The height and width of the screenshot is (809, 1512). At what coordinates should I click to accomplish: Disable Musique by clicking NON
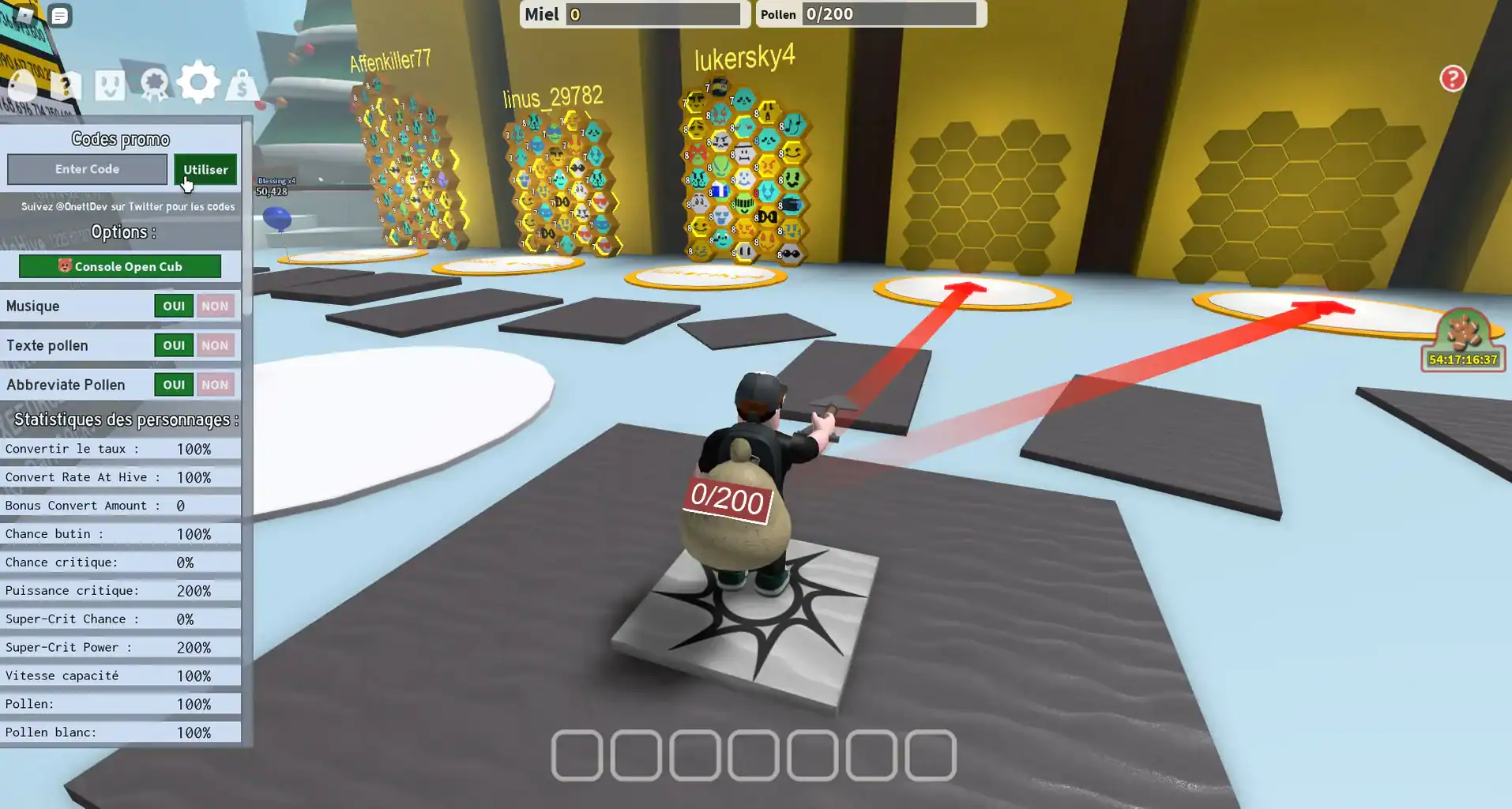(216, 306)
